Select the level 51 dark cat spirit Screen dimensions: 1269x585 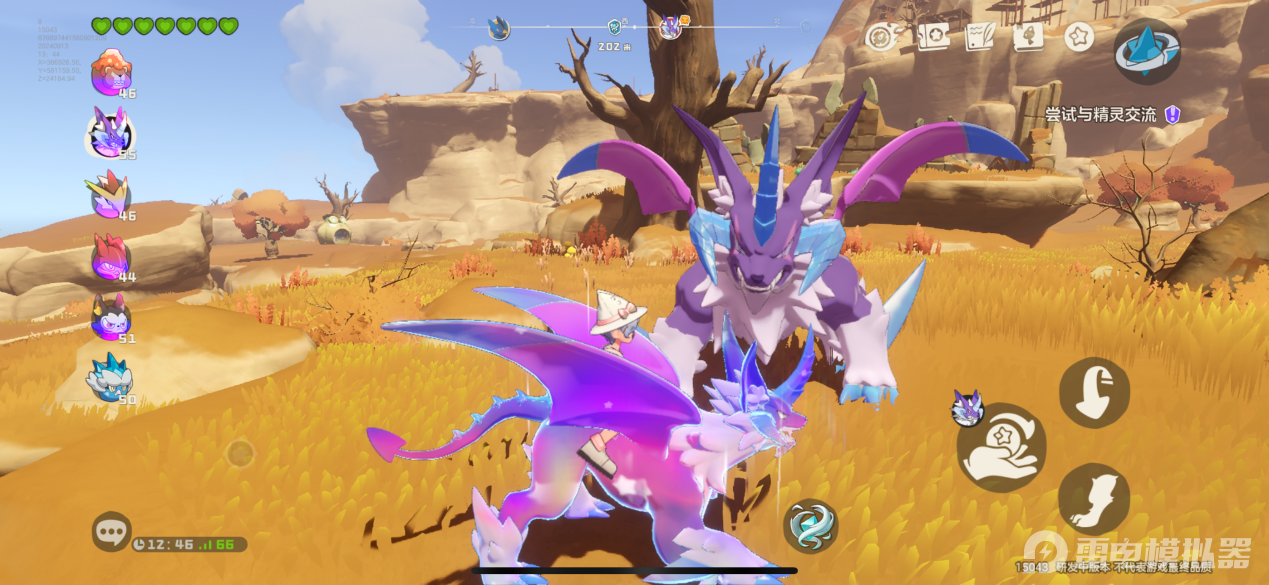pos(109,317)
